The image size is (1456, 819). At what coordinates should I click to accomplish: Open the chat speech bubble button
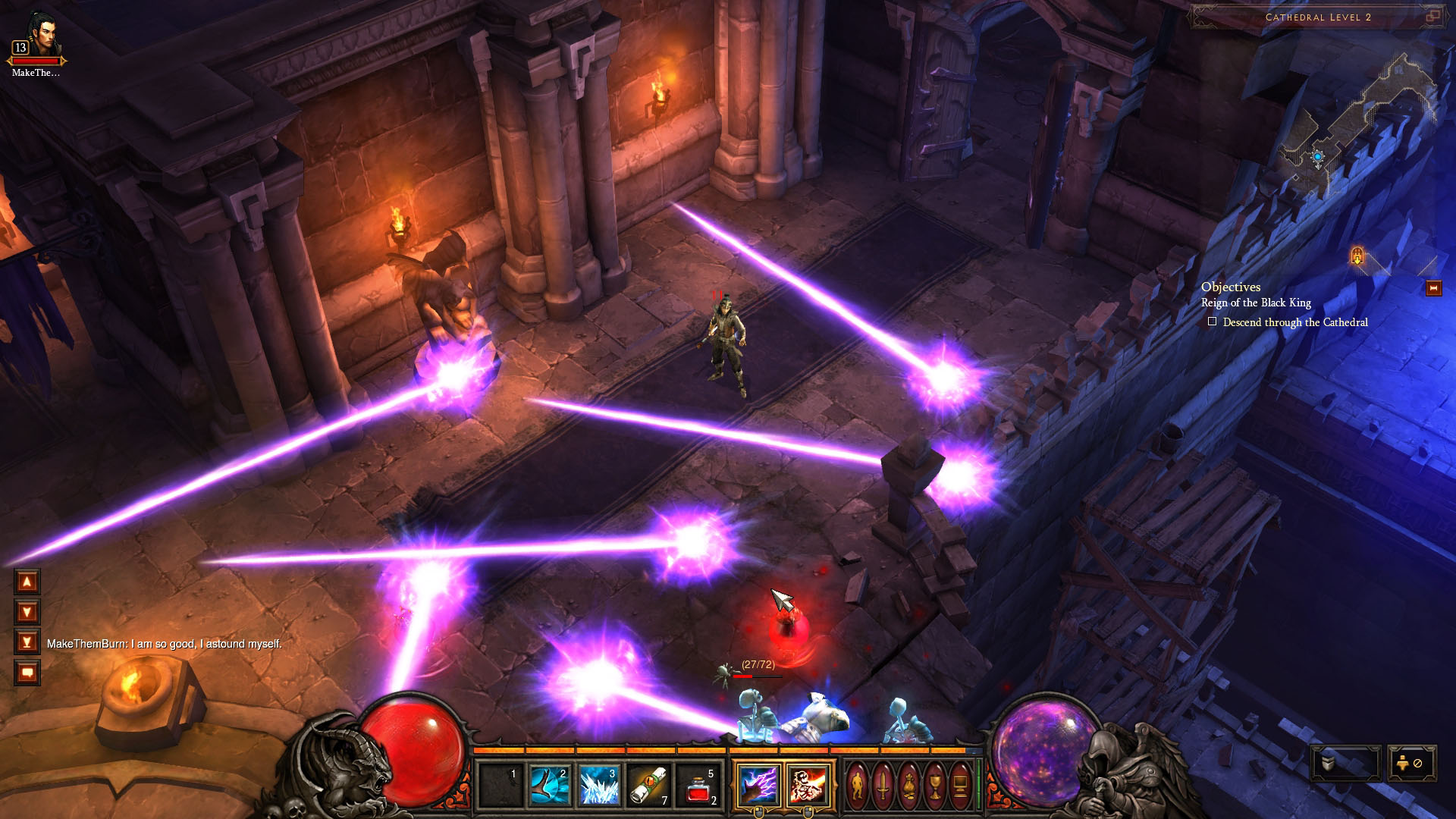(x=27, y=673)
